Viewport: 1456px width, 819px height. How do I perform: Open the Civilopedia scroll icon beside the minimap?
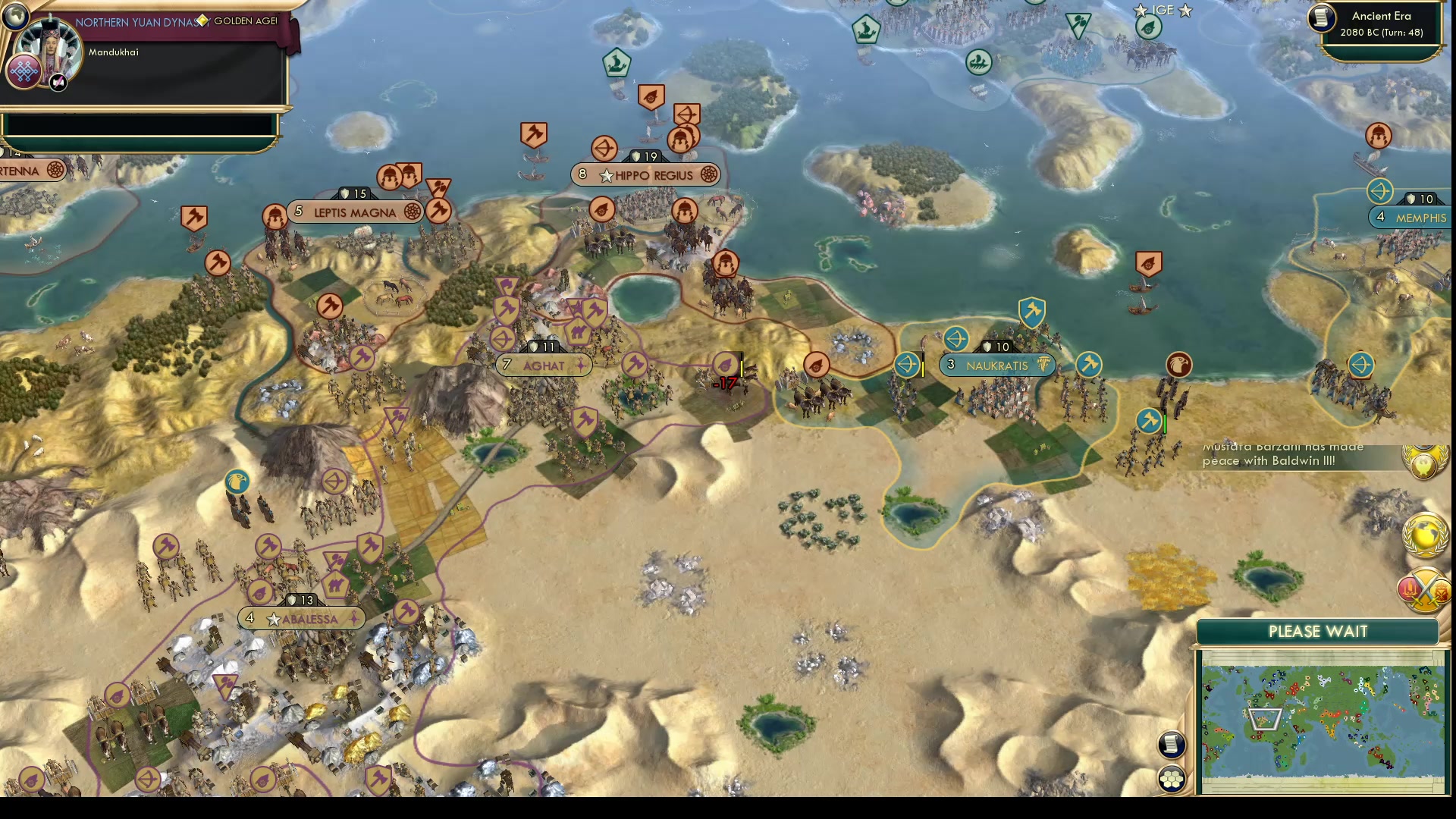coord(1171,745)
